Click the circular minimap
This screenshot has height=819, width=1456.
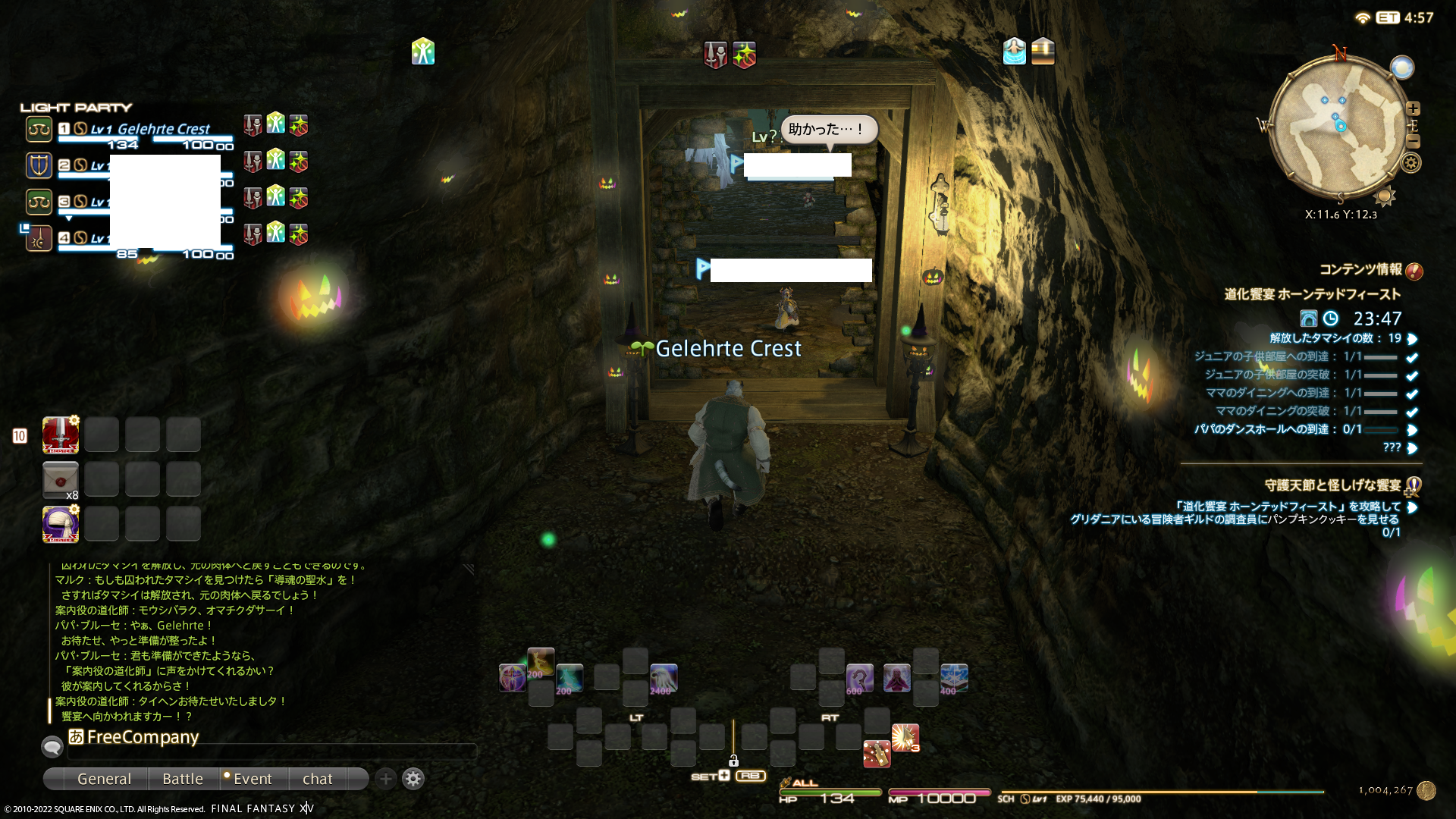pos(1338,129)
